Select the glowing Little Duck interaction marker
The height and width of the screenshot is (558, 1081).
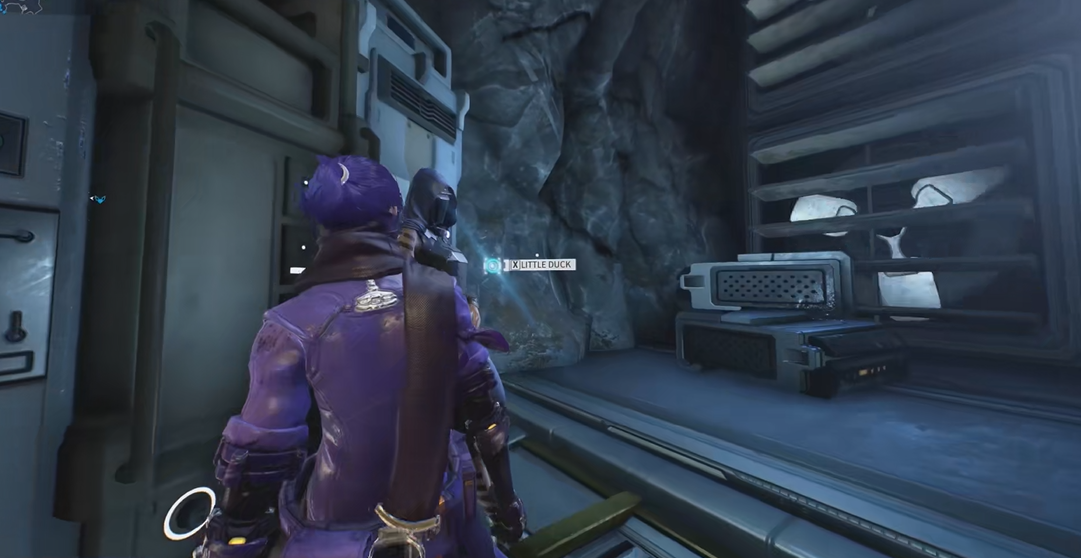click(x=494, y=265)
